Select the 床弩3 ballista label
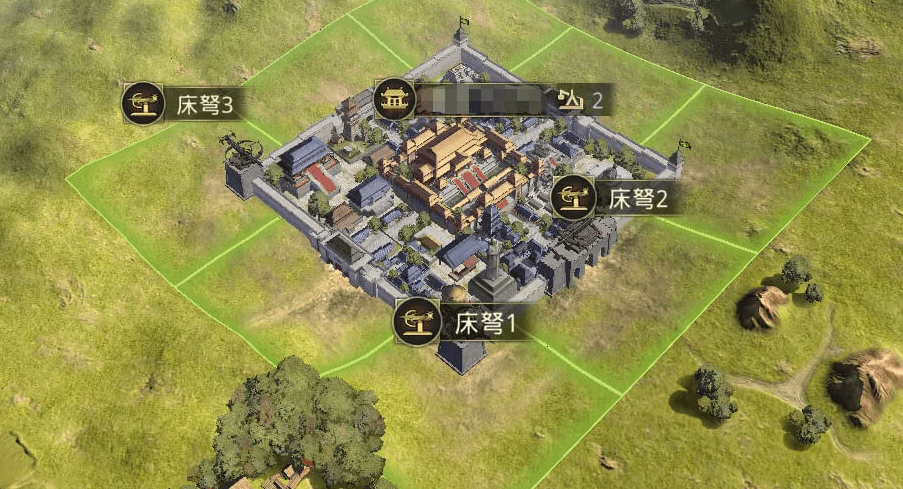The height and width of the screenshot is (489, 903). pos(186,105)
